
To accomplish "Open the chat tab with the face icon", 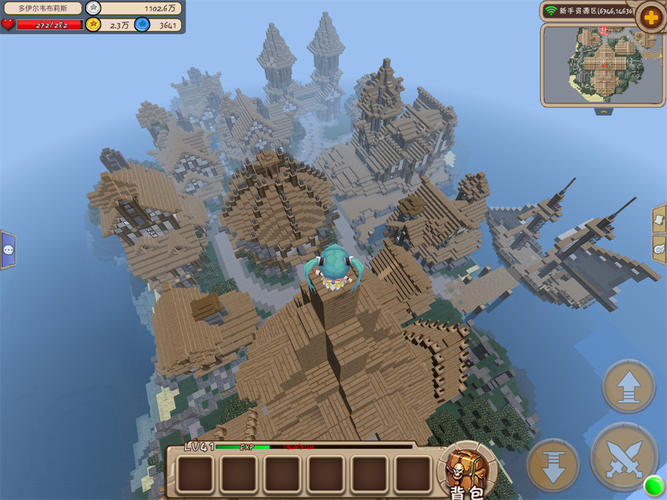I will tap(8, 249).
